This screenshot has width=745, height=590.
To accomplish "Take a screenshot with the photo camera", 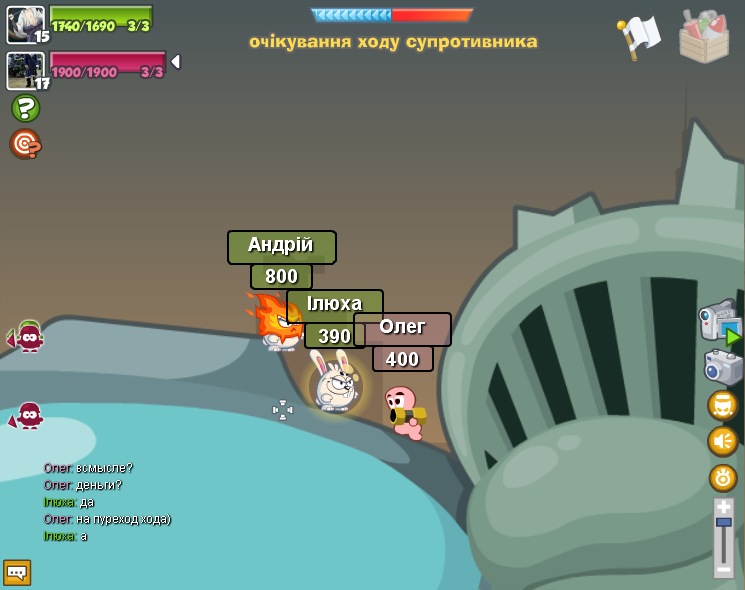I will click(x=722, y=367).
